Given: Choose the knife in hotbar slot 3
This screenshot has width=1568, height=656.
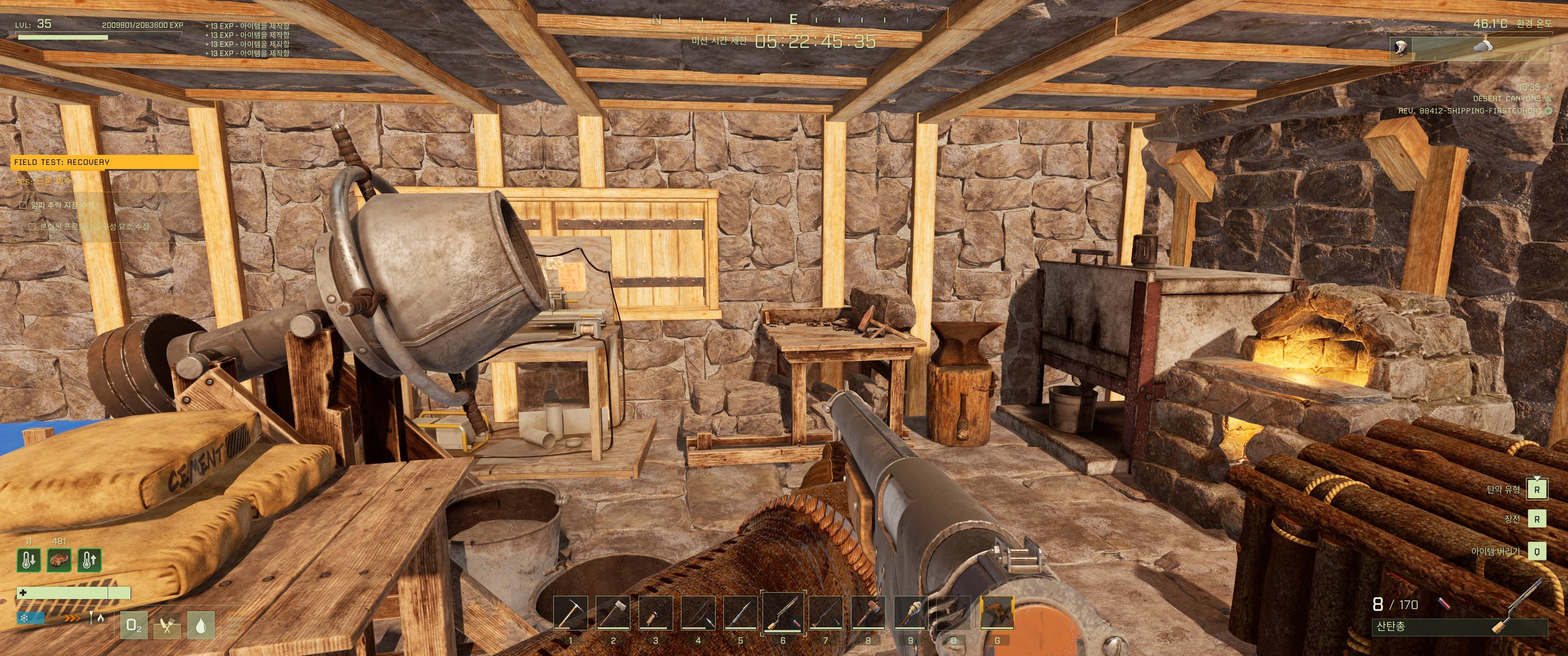Looking at the screenshot, I should (655, 613).
